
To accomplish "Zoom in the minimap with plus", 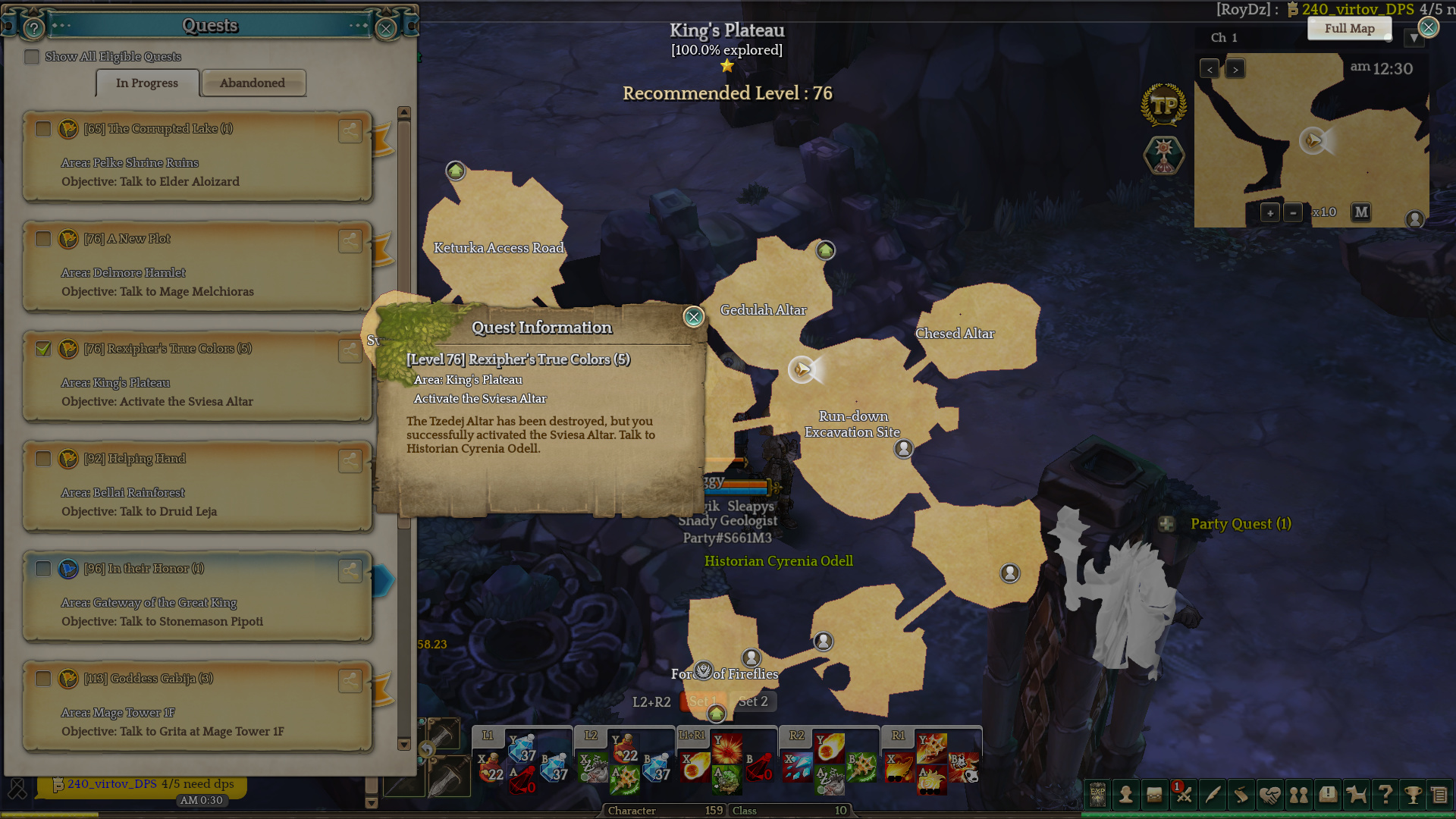I will [x=1270, y=212].
